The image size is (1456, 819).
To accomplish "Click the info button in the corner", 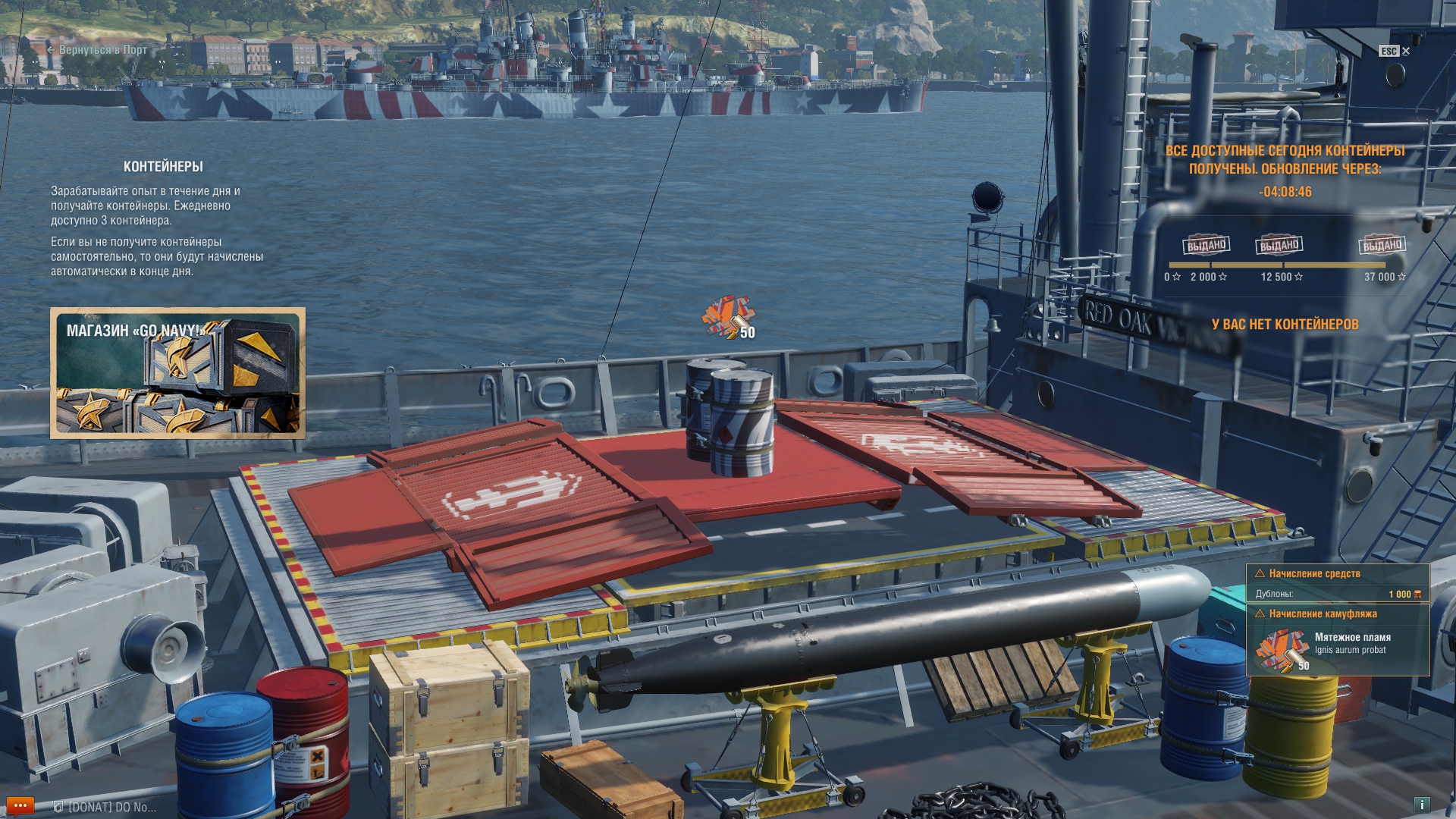I will 1422,805.
